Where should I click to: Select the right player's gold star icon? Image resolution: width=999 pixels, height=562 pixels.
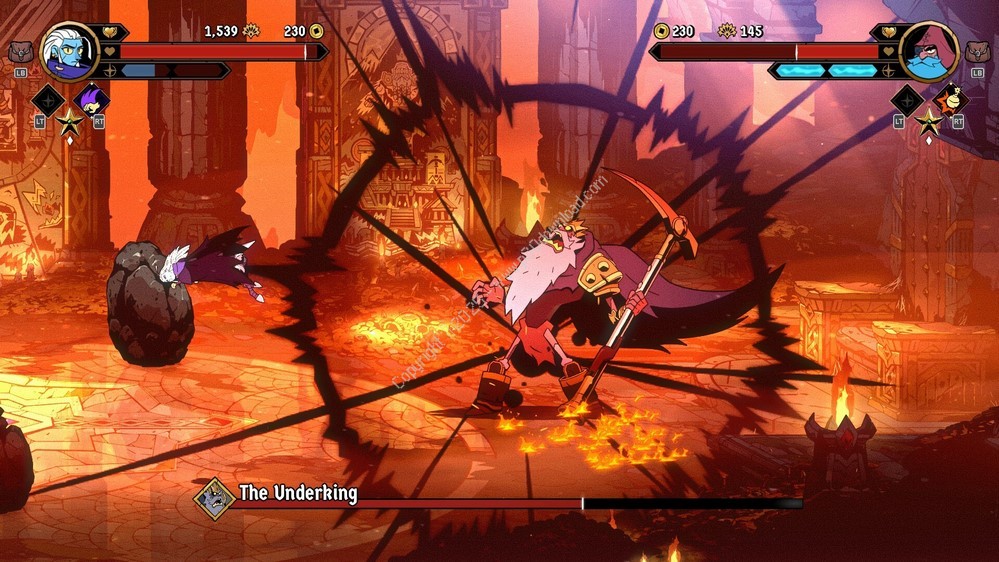929,123
